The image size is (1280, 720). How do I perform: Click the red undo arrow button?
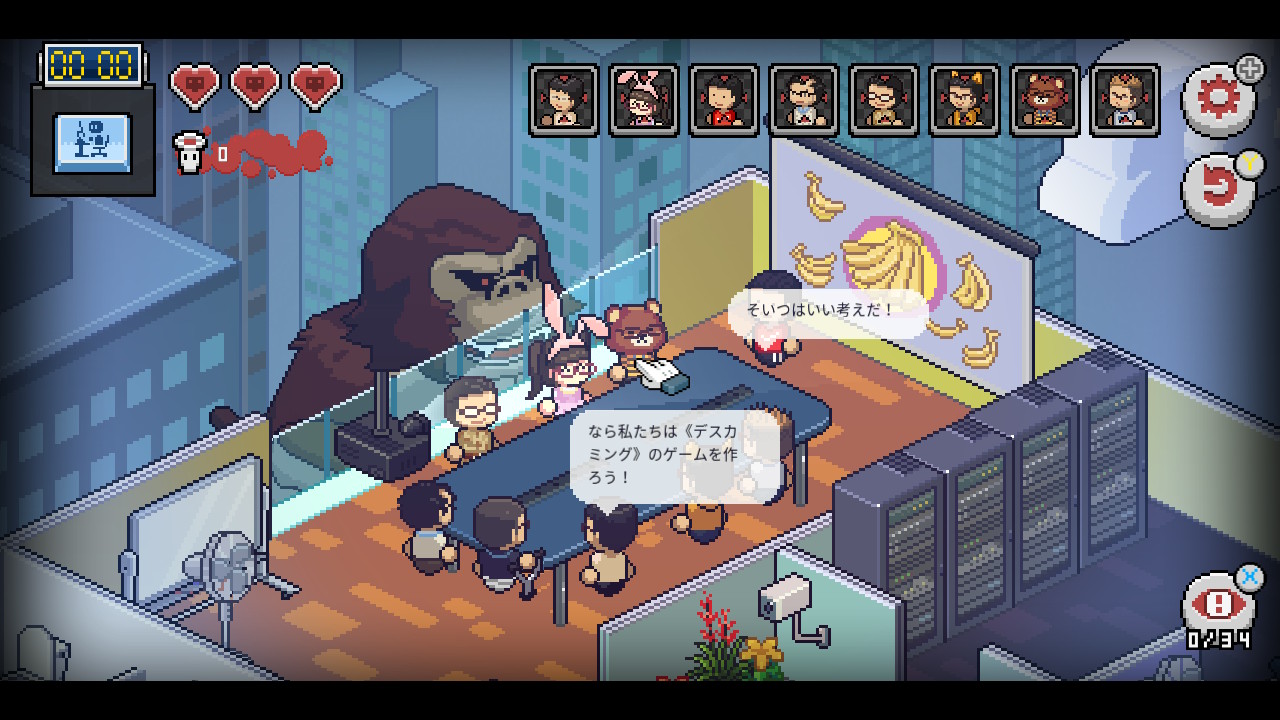tap(1218, 190)
